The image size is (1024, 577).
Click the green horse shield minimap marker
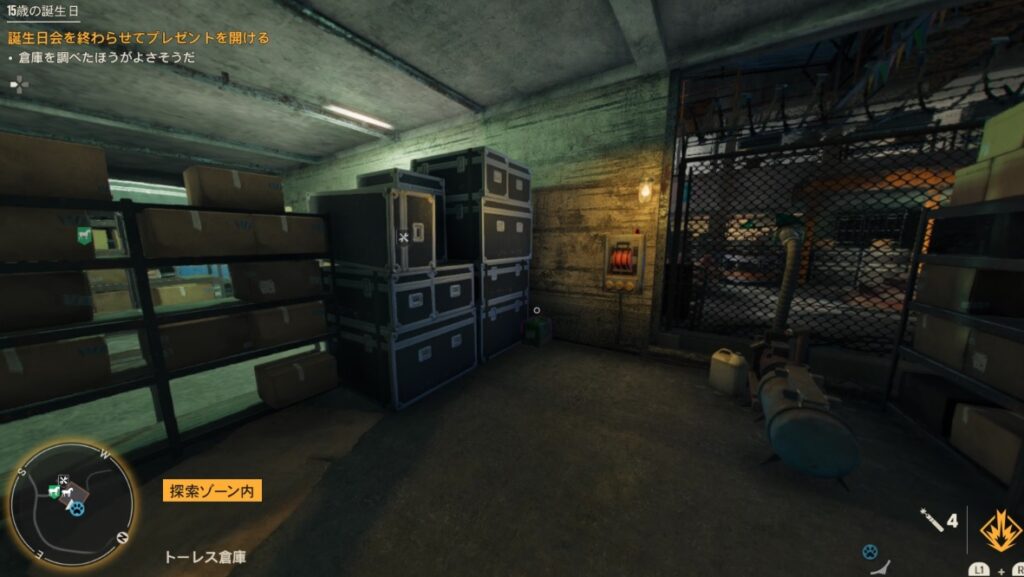click(x=52, y=491)
